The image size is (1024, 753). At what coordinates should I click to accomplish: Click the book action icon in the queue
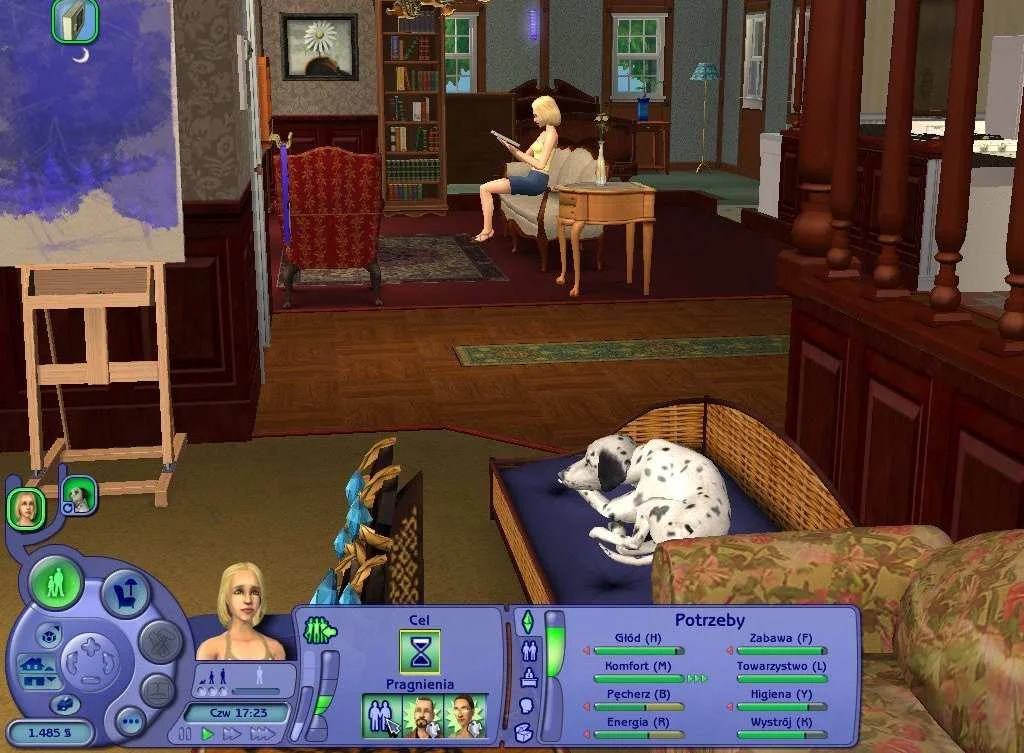click(x=74, y=21)
